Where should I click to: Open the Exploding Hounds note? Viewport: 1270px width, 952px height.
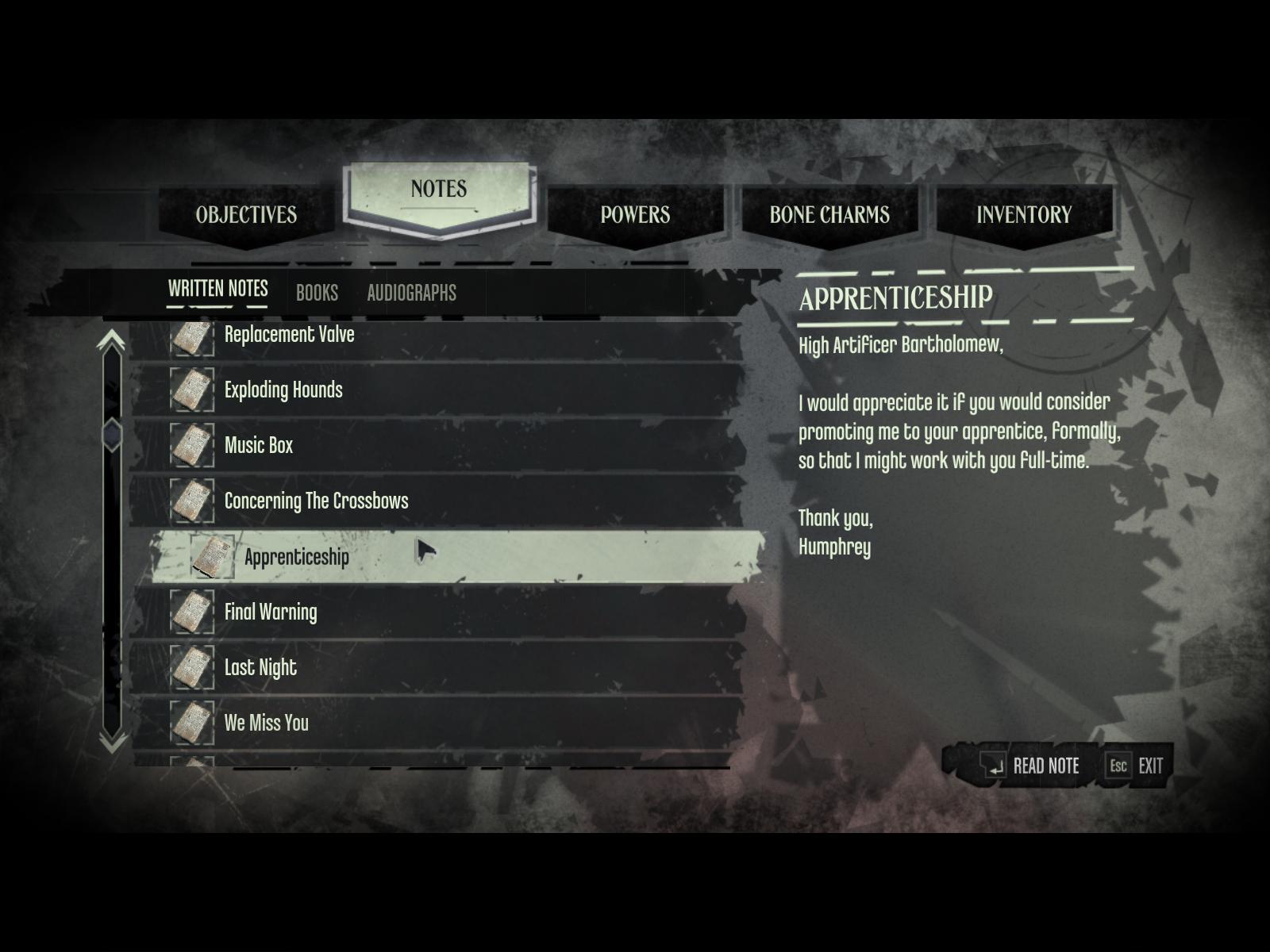283,390
